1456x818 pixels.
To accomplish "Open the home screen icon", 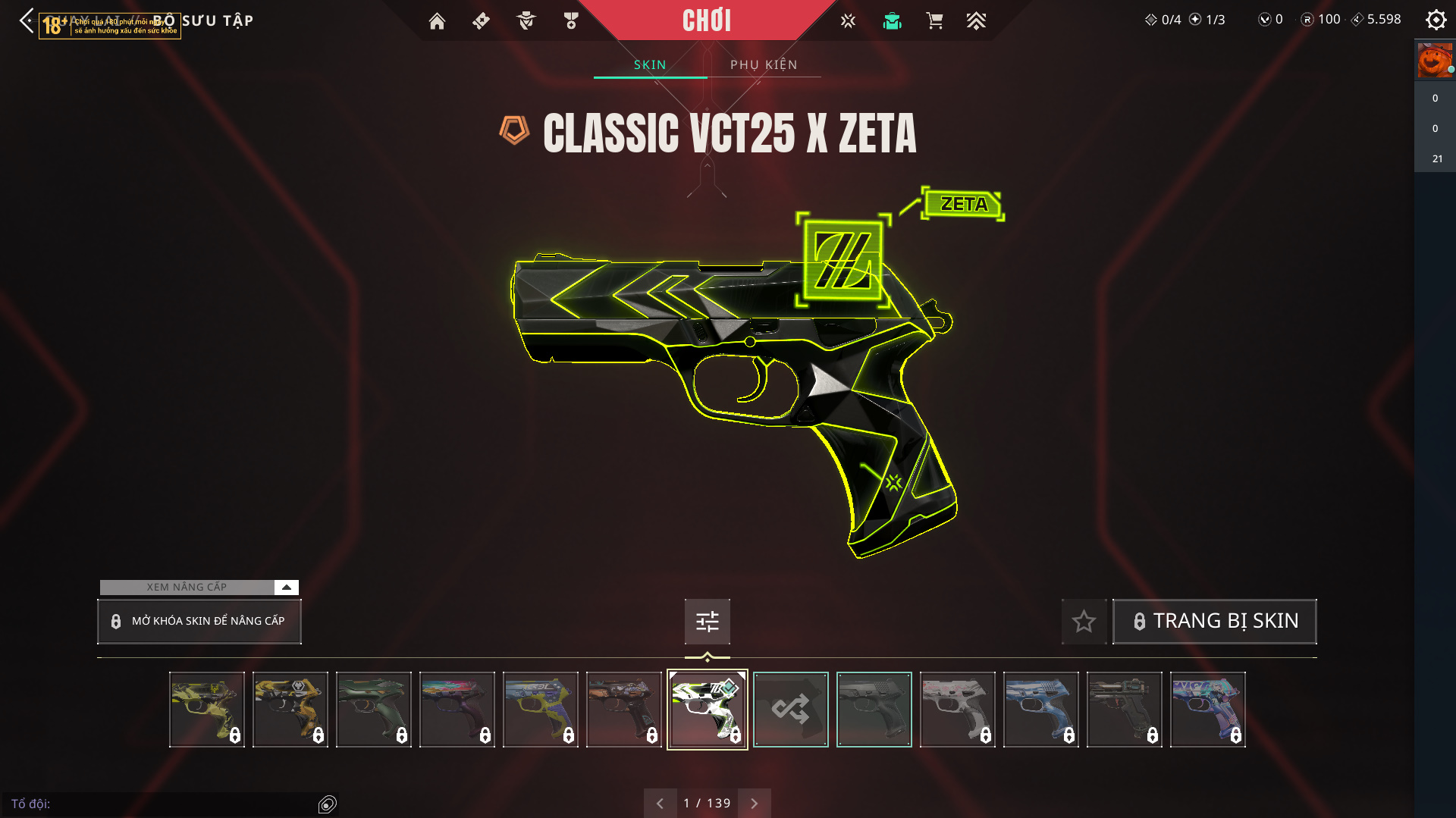I will (x=437, y=21).
